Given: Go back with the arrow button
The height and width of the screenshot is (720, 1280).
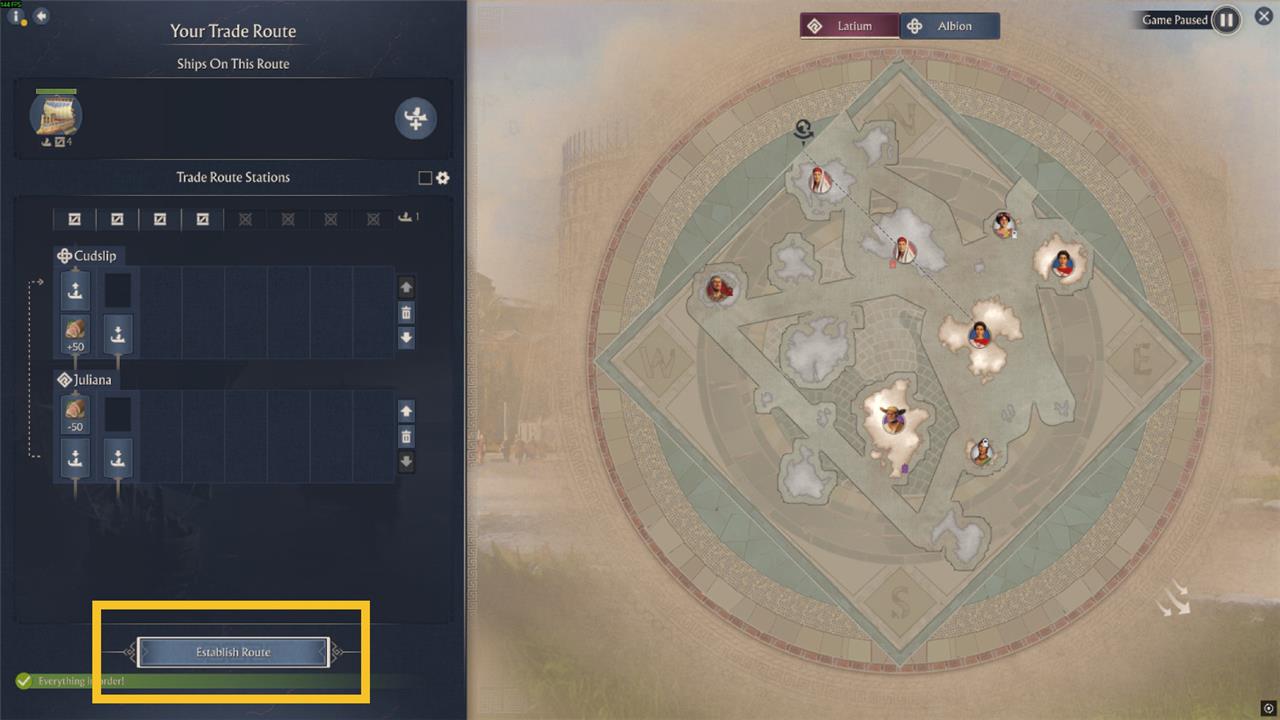Looking at the screenshot, I should tap(41, 16).
